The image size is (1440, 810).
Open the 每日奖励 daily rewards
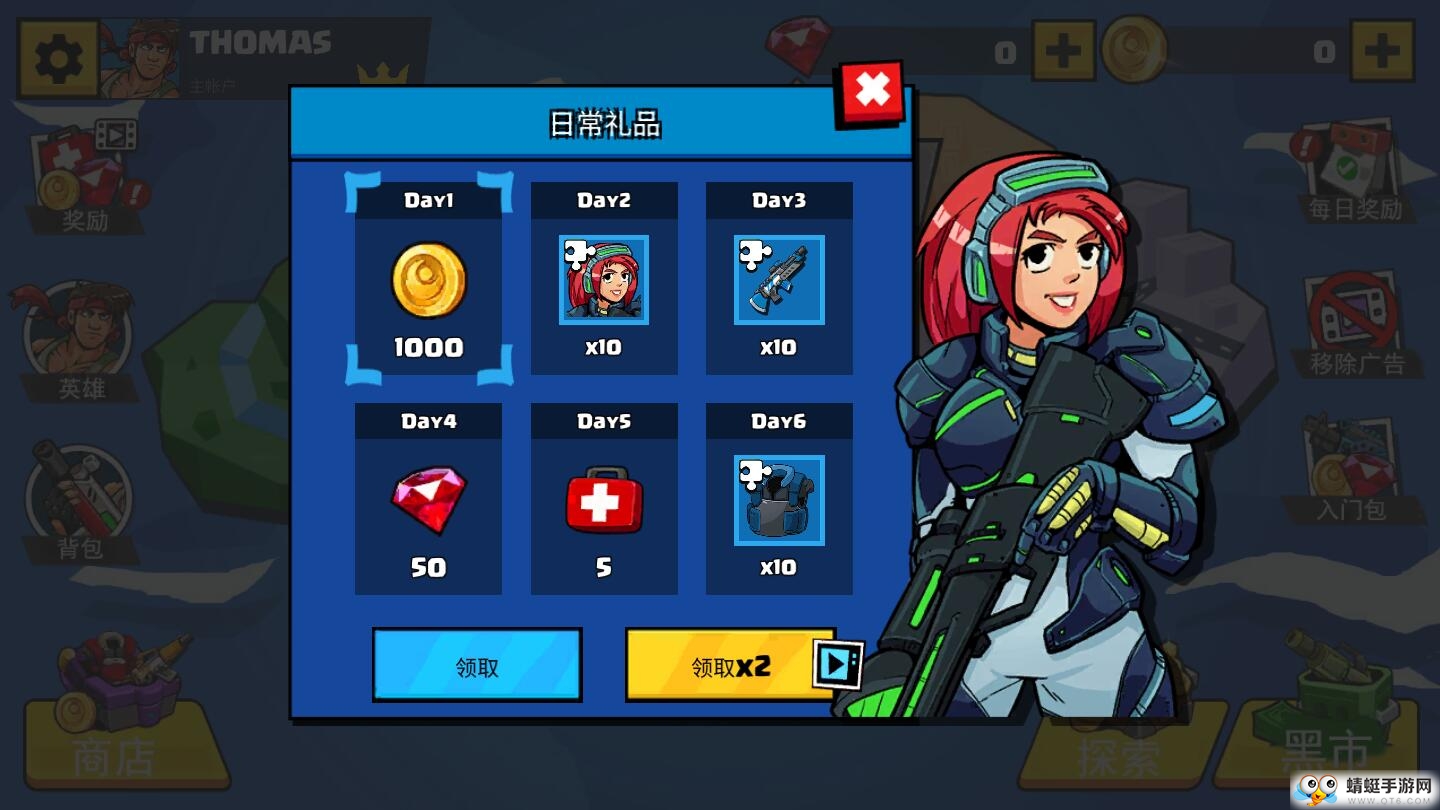coord(1355,172)
